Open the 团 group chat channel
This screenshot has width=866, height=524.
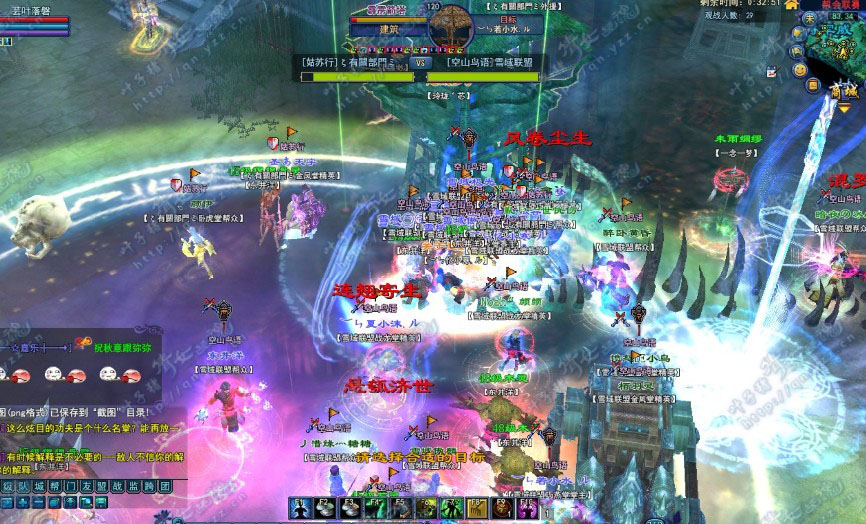coord(166,486)
